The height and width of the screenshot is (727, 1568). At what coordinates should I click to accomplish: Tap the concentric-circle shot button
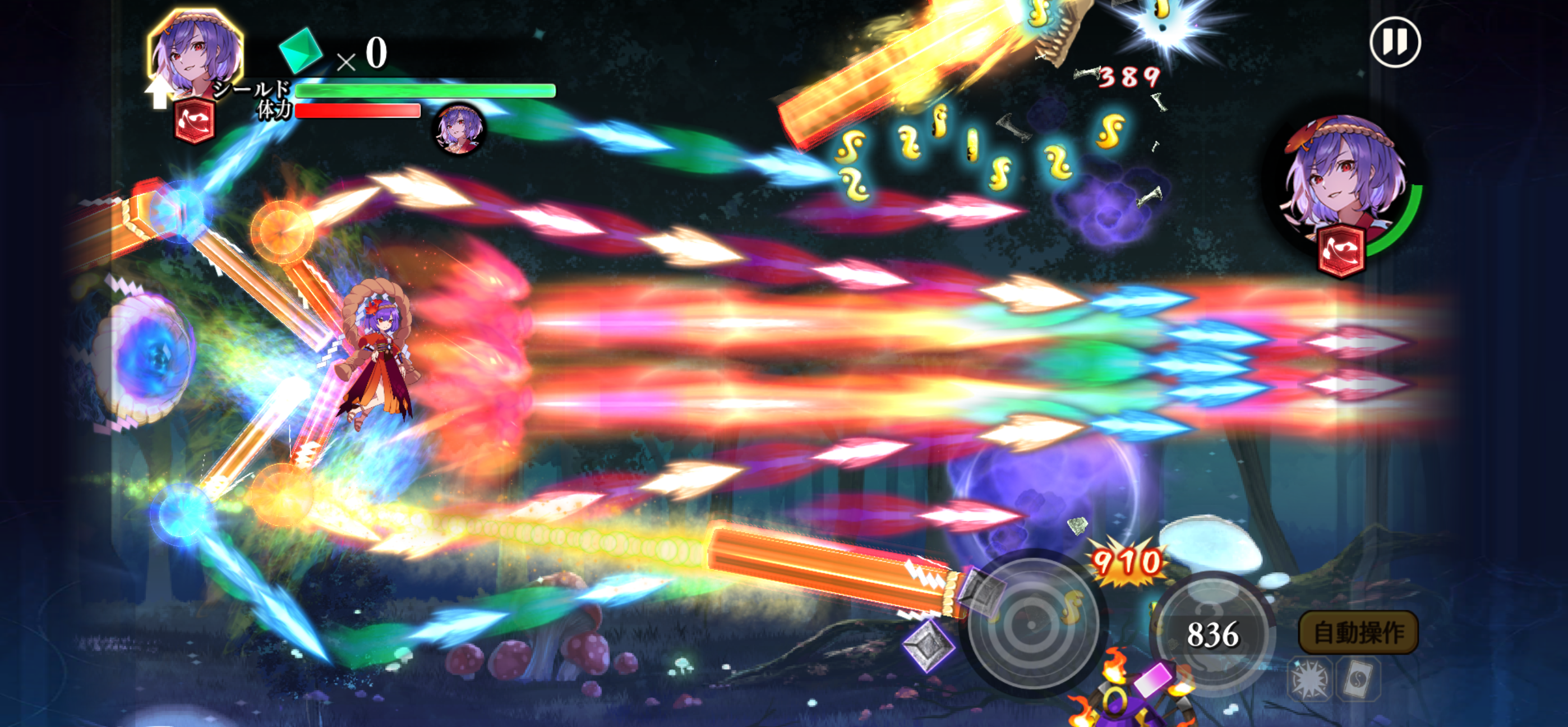1032,625
